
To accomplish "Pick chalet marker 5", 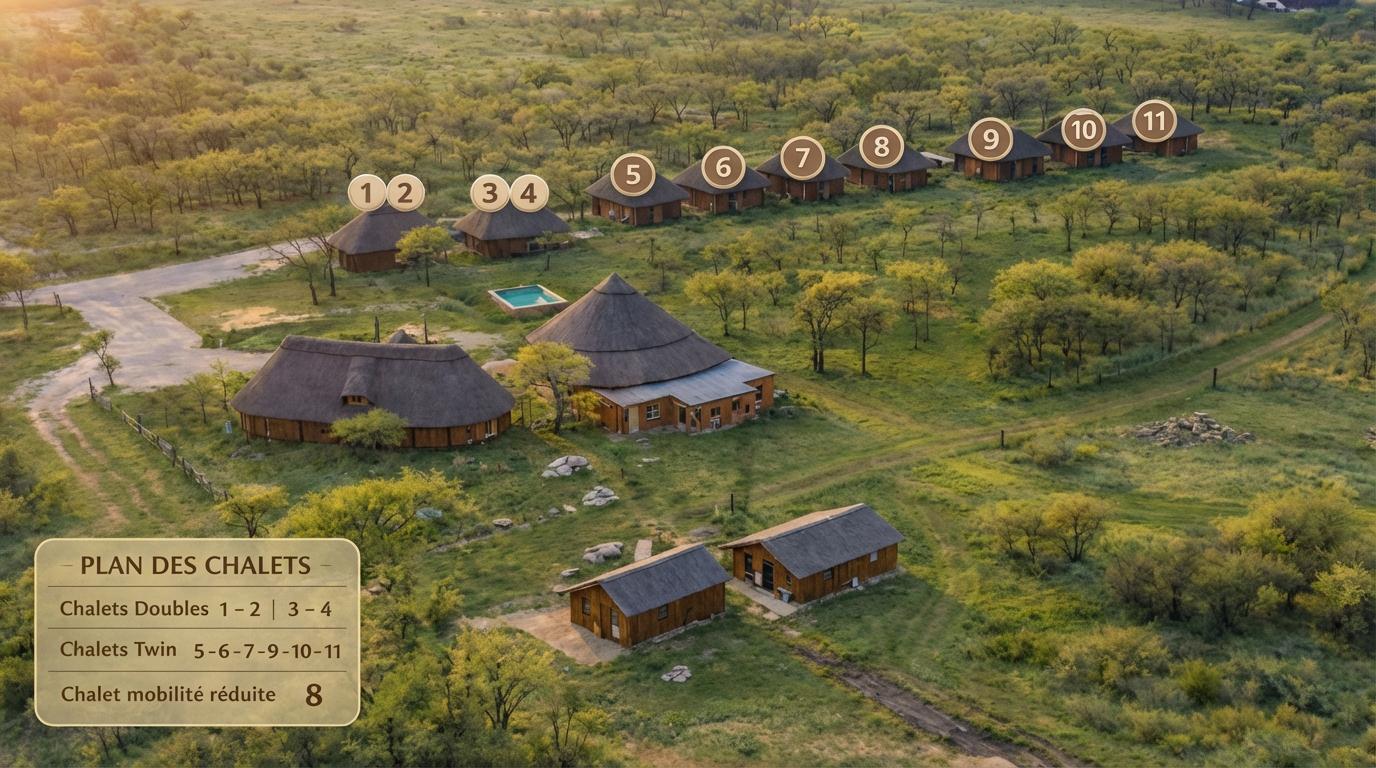I will tap(633, 174).
